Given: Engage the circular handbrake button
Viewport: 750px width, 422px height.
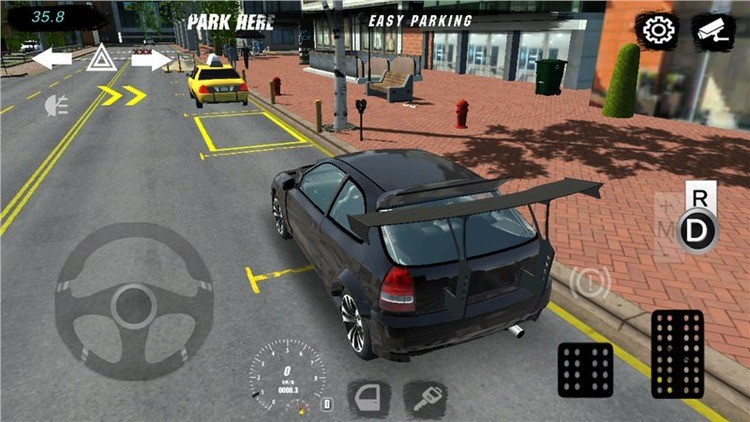Looking at the screenshot, I should [x=590, y=283].
